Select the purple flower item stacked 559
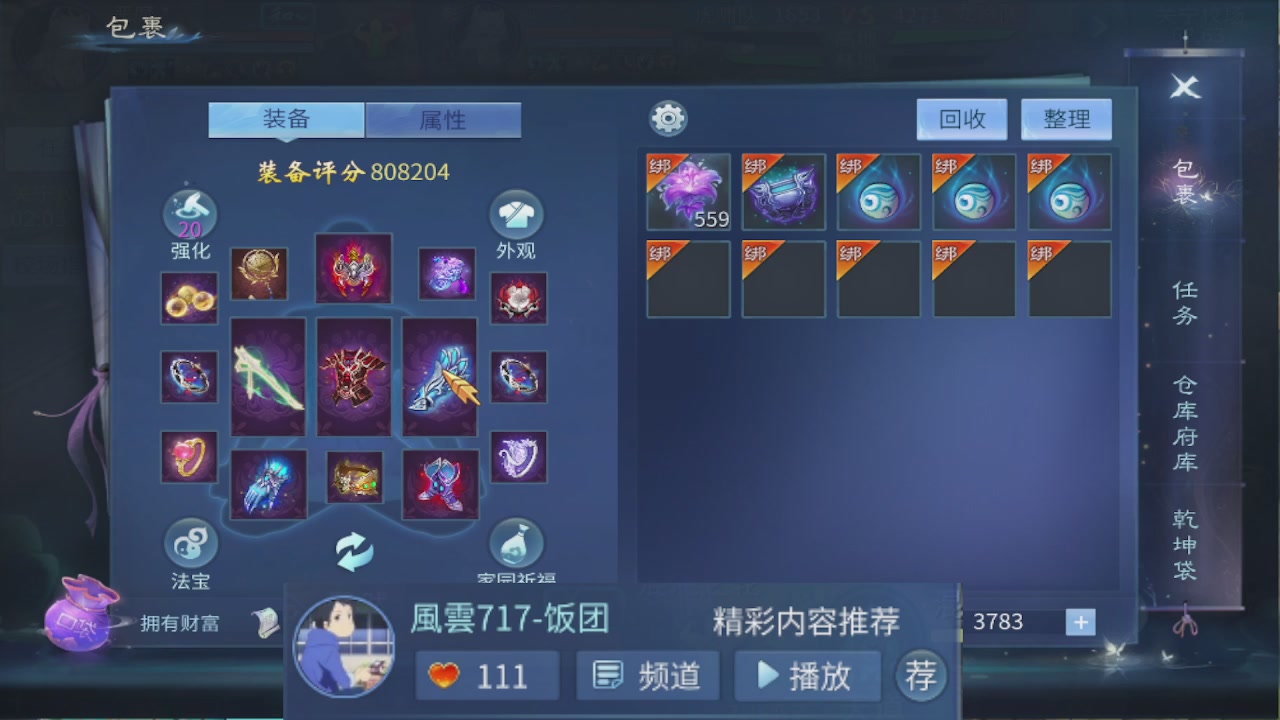 click(687, 191)
